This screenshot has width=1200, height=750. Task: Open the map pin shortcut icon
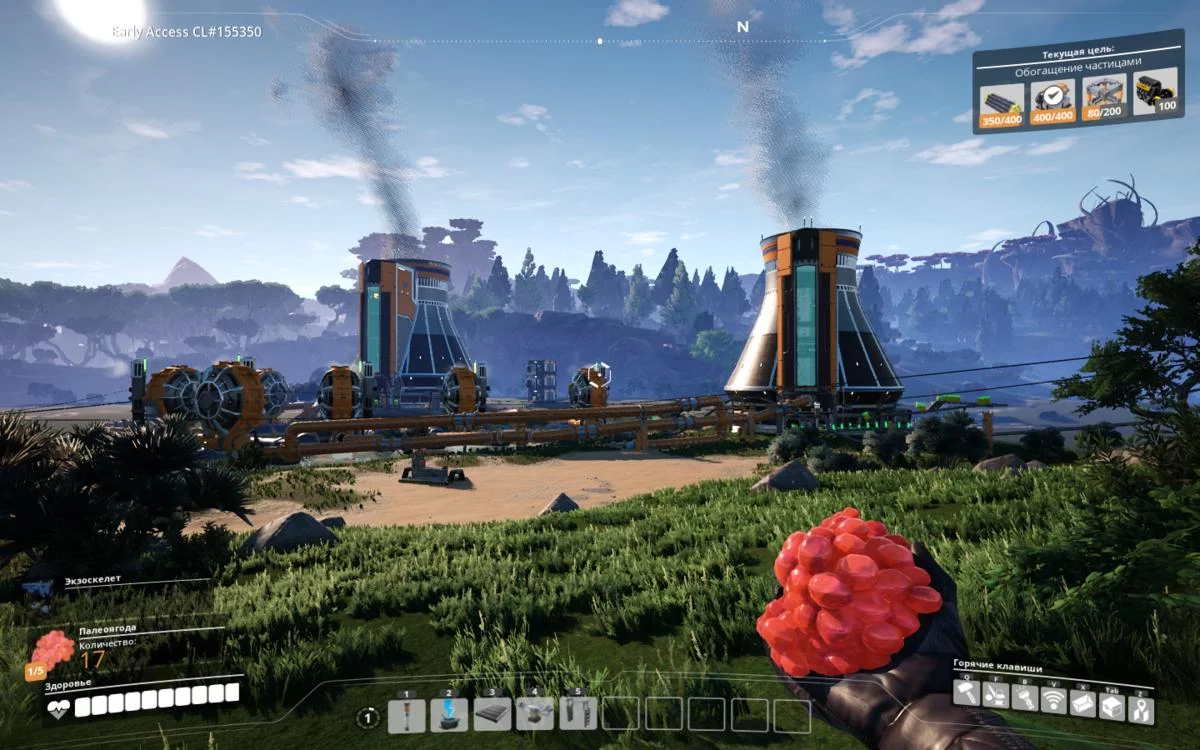tap(1141, 709)
